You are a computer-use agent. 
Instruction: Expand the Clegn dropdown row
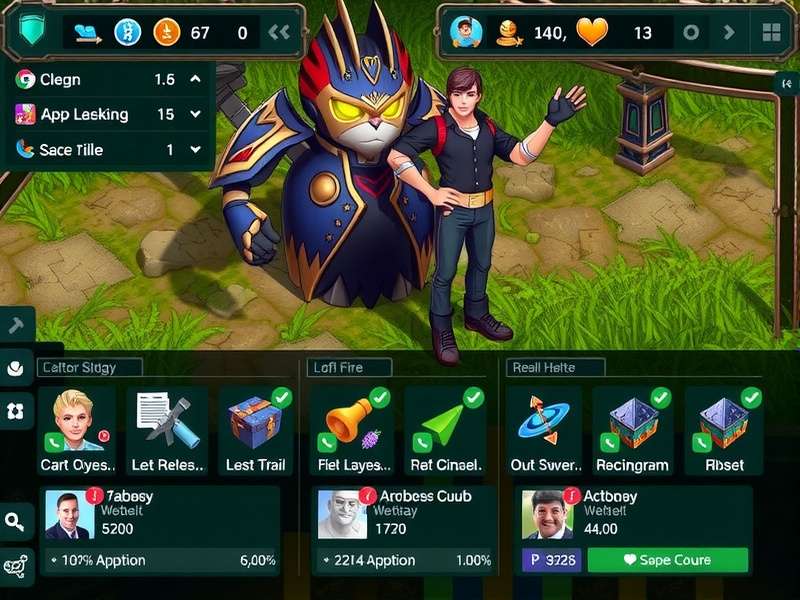click(195, 79)
